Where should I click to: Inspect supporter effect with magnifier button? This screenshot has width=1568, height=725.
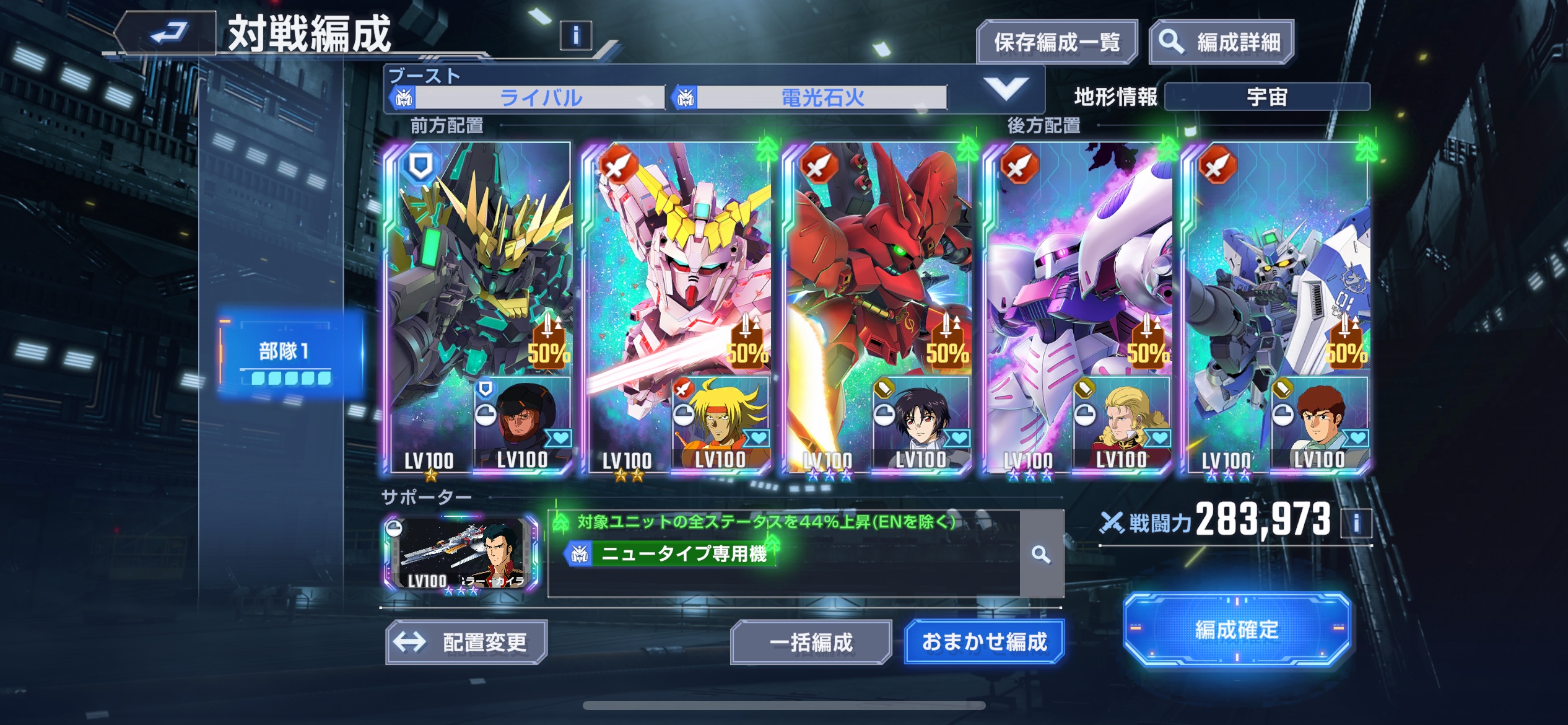[1041, 554]
